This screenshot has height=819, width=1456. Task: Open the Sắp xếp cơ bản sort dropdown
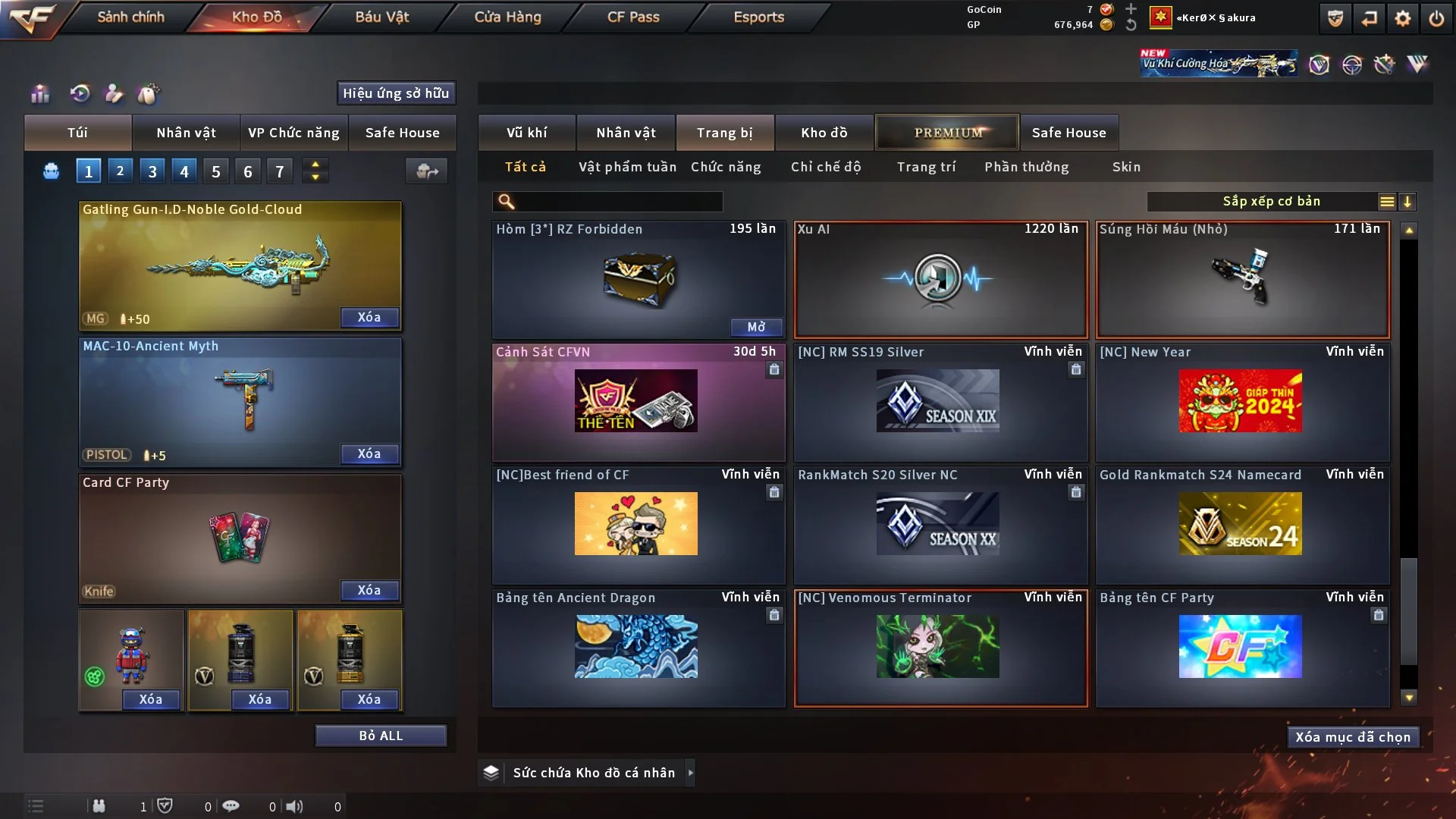pos(1271,202)
